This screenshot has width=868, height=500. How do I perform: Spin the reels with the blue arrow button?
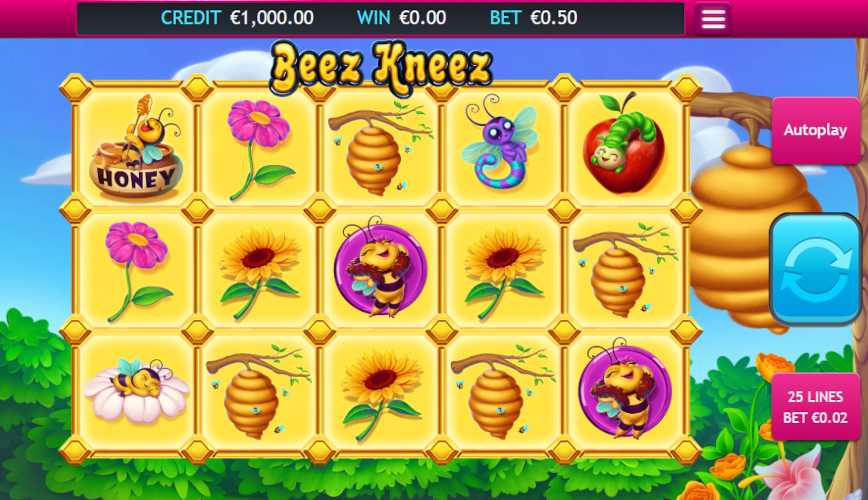click(x=815, y=268)
